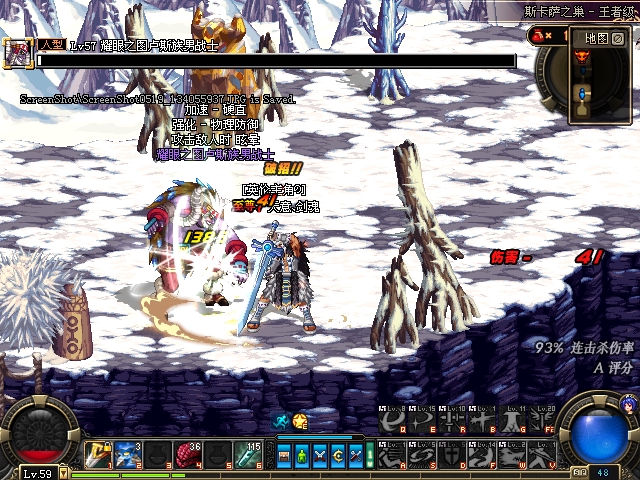Click the enemy portrait next to 人型
The height and width of the screenshot is (480, 640).
tap(19, 54)
